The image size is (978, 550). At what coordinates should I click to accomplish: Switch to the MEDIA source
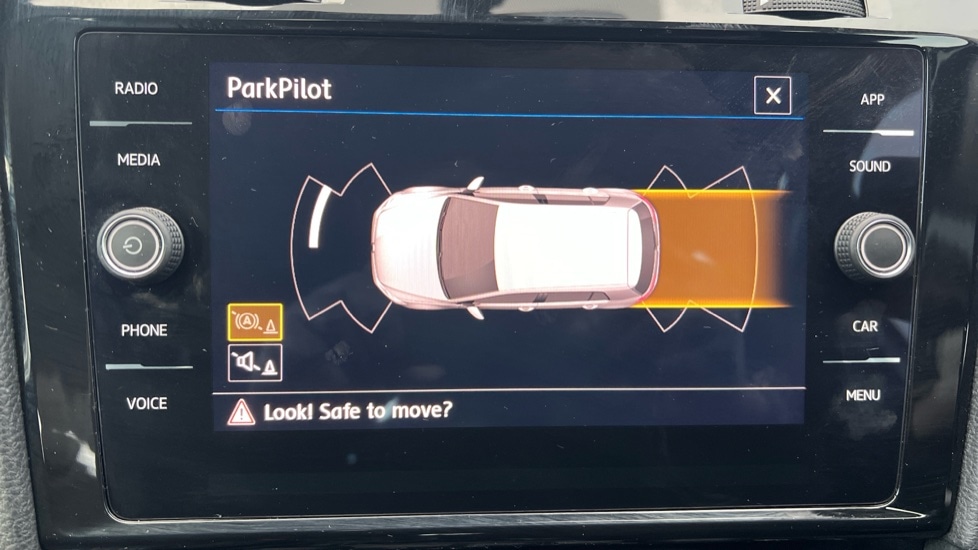coord(138,160)
